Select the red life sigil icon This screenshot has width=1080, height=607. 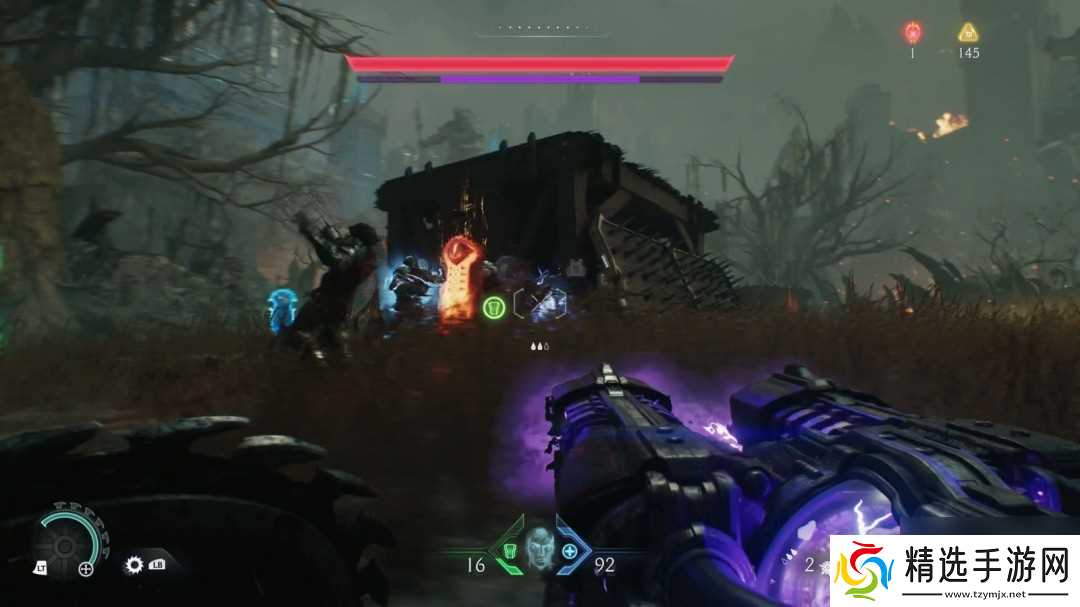(x=912, y=31)
